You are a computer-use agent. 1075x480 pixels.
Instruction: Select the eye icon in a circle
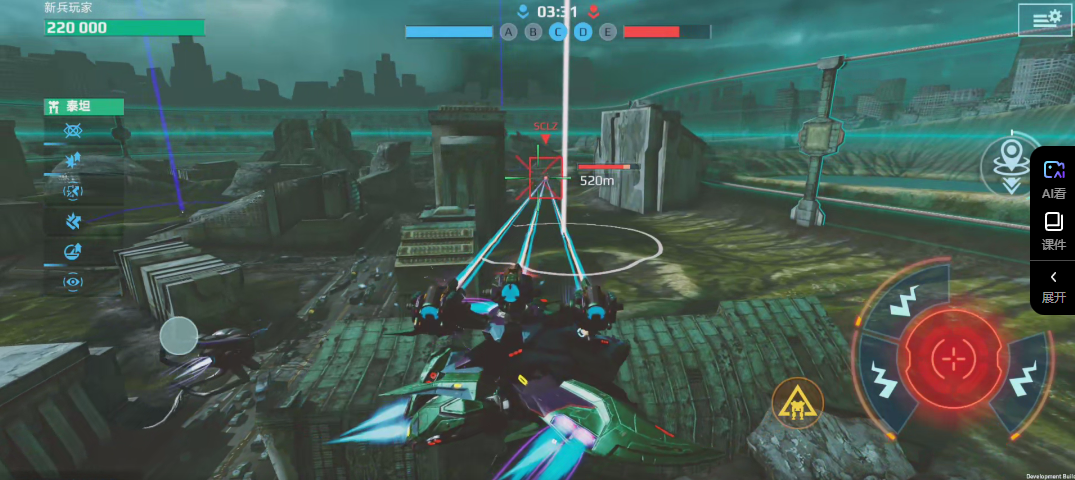point(73,282)
